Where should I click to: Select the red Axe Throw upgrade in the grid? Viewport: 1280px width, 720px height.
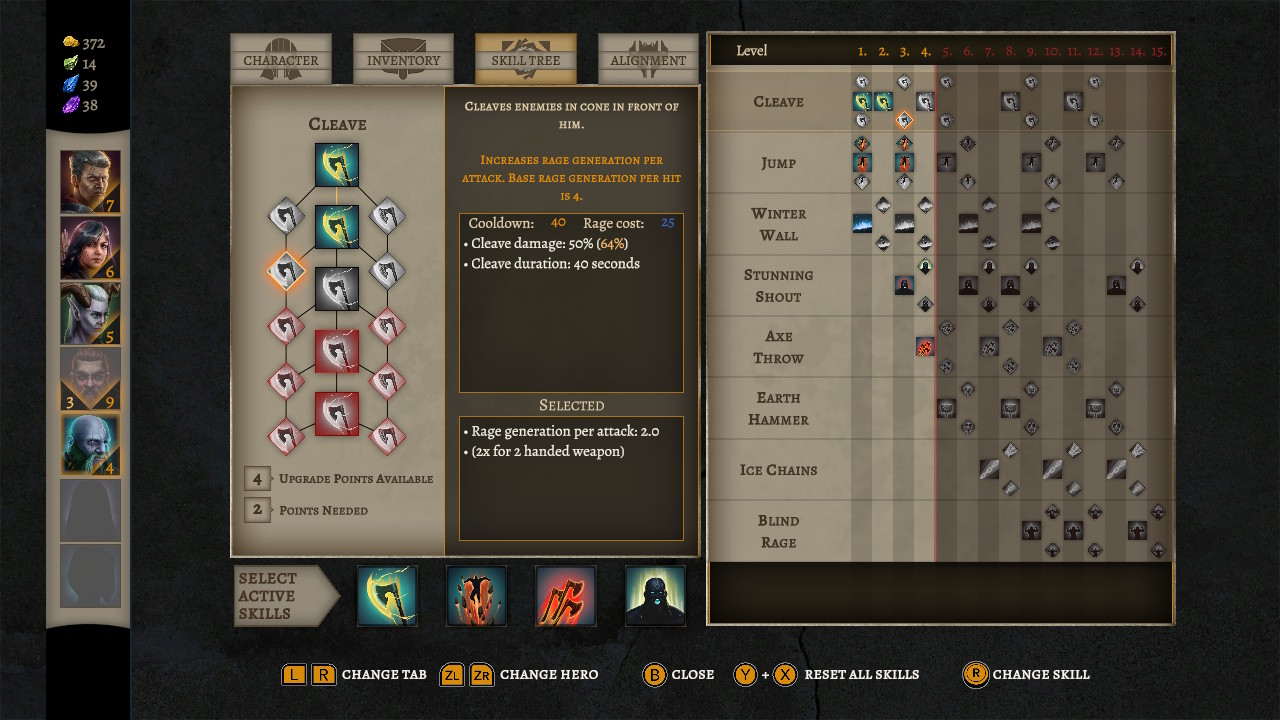[x=924, y=346]
